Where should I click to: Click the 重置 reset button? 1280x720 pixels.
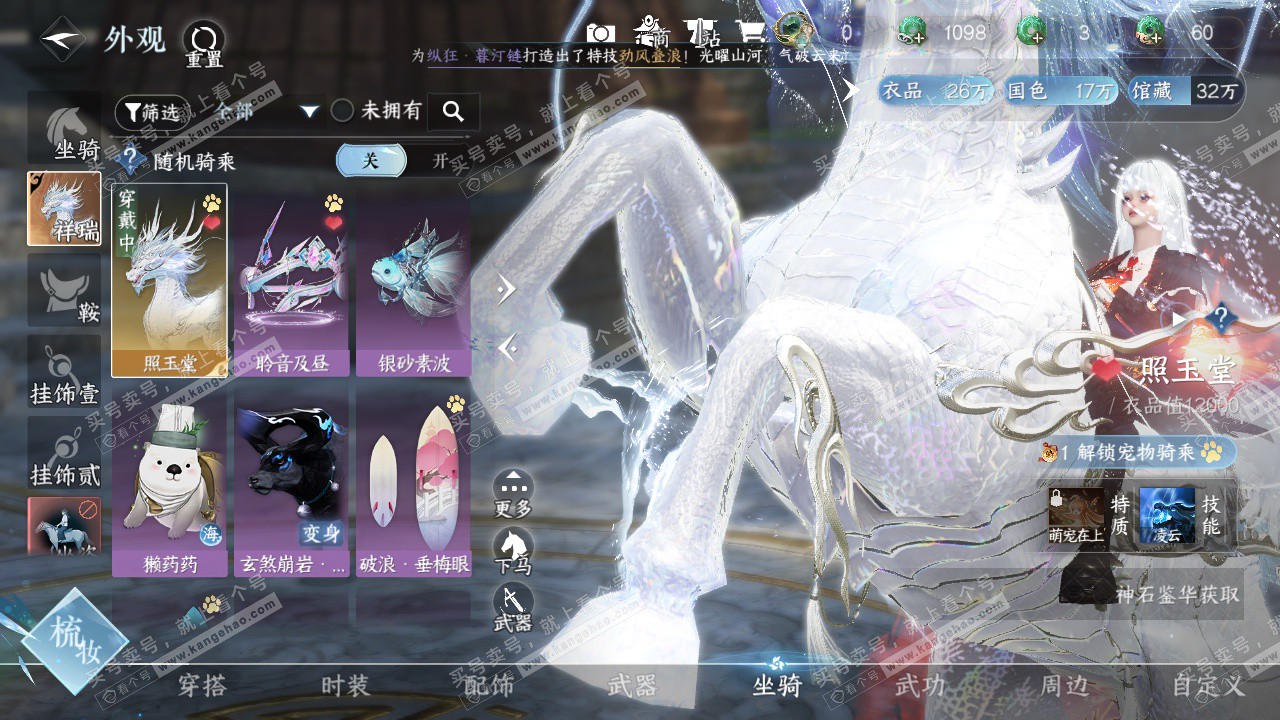pos(203,44)
